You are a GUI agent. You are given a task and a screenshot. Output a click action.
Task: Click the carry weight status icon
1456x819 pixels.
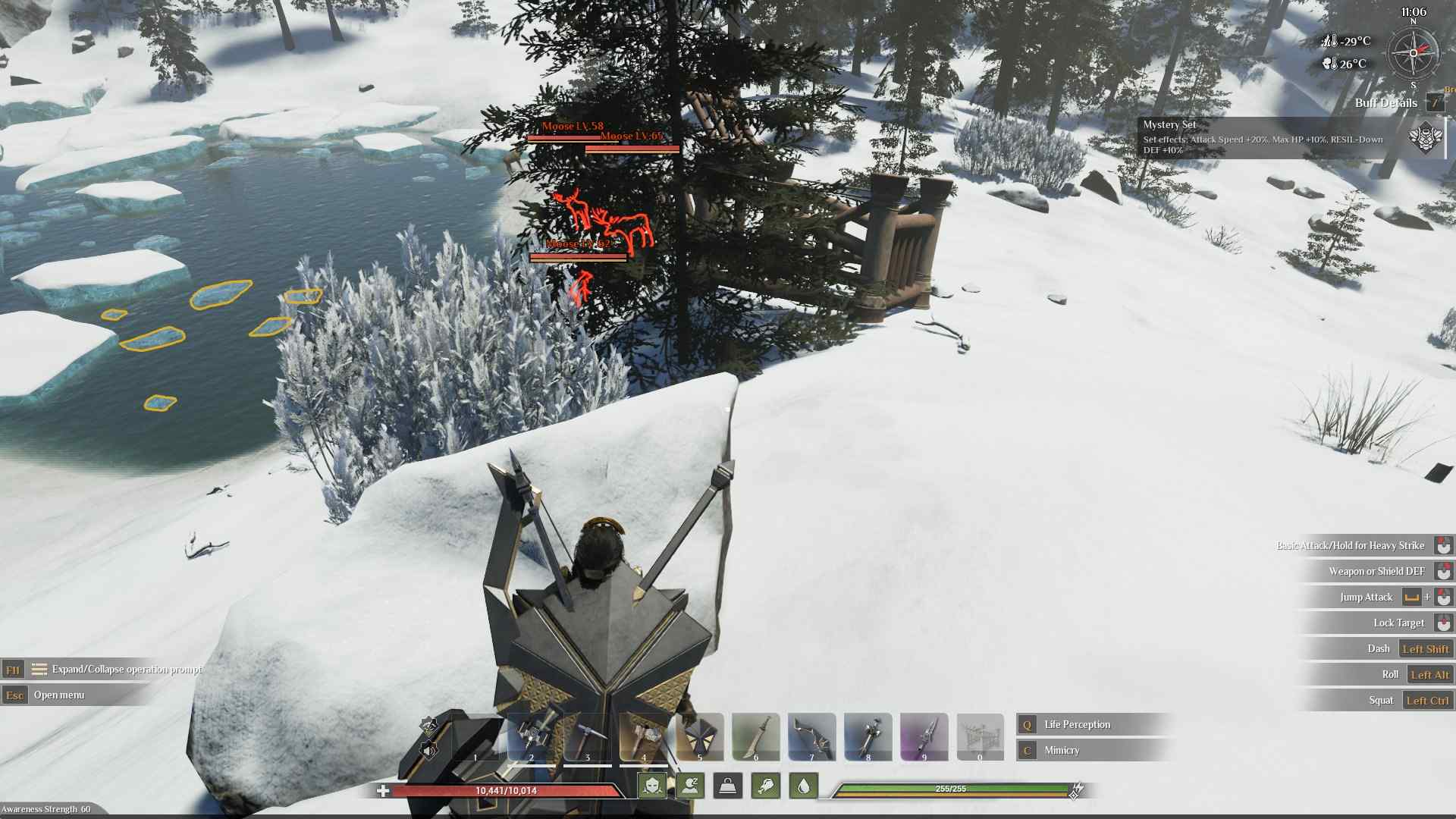coord(728,786)
